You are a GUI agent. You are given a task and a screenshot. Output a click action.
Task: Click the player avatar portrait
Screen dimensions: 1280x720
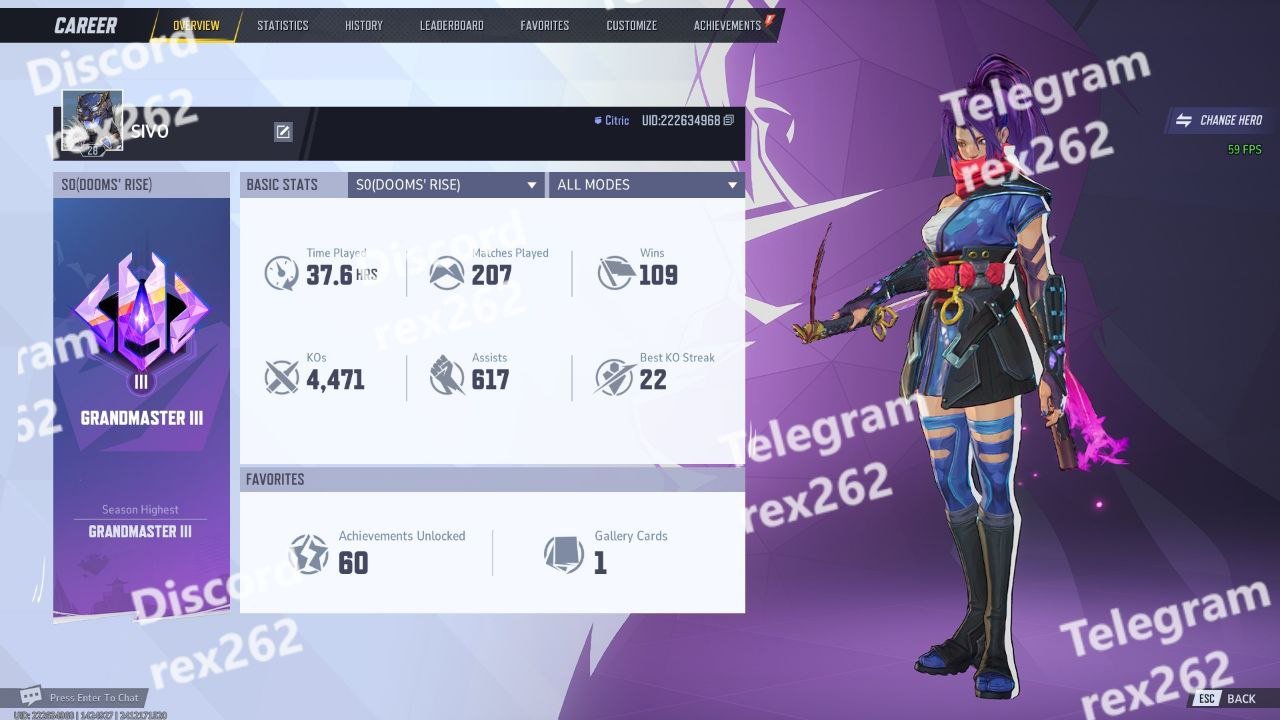[92, 120]
